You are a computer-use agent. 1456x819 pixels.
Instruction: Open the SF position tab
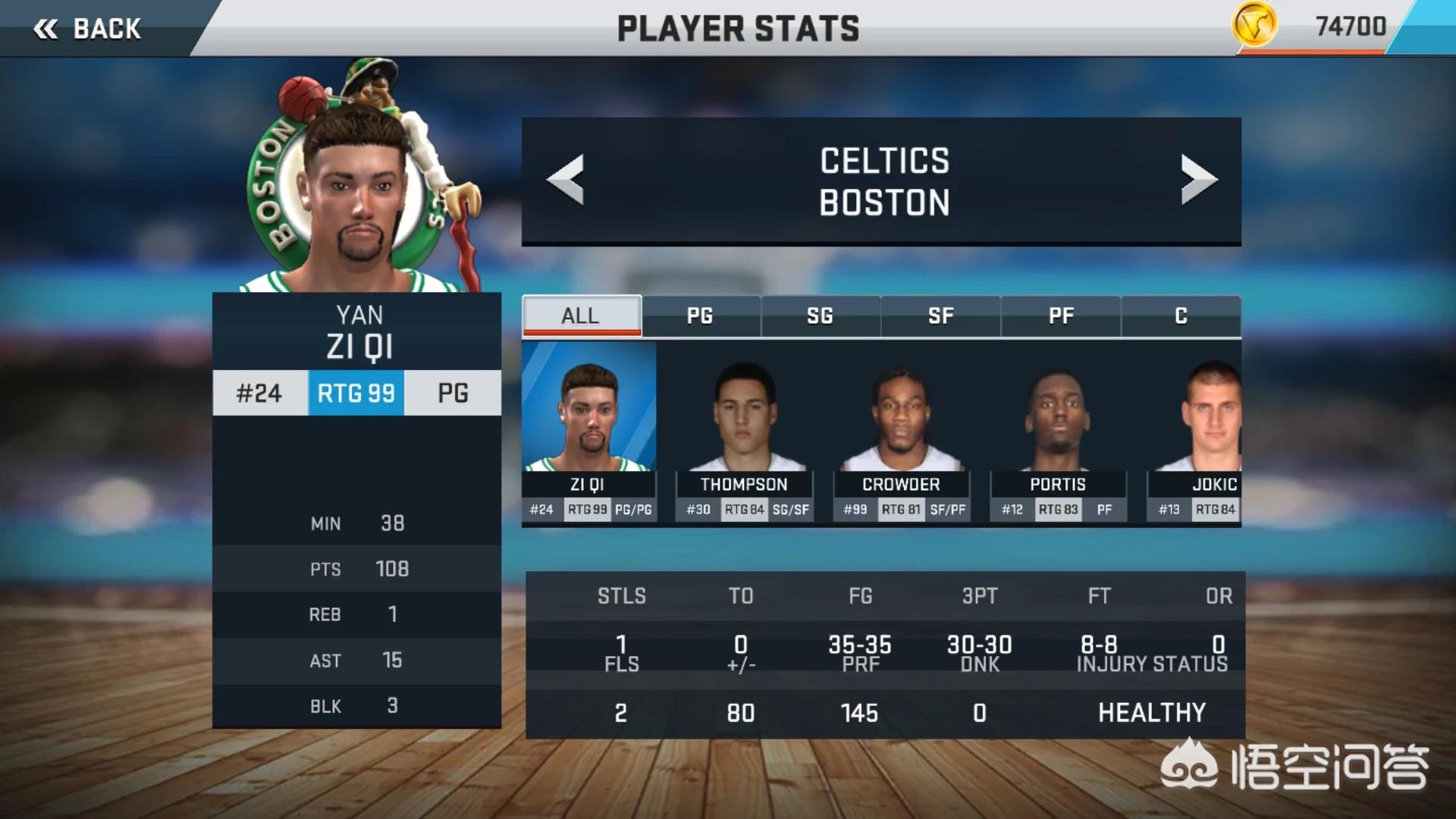point(940,315)
